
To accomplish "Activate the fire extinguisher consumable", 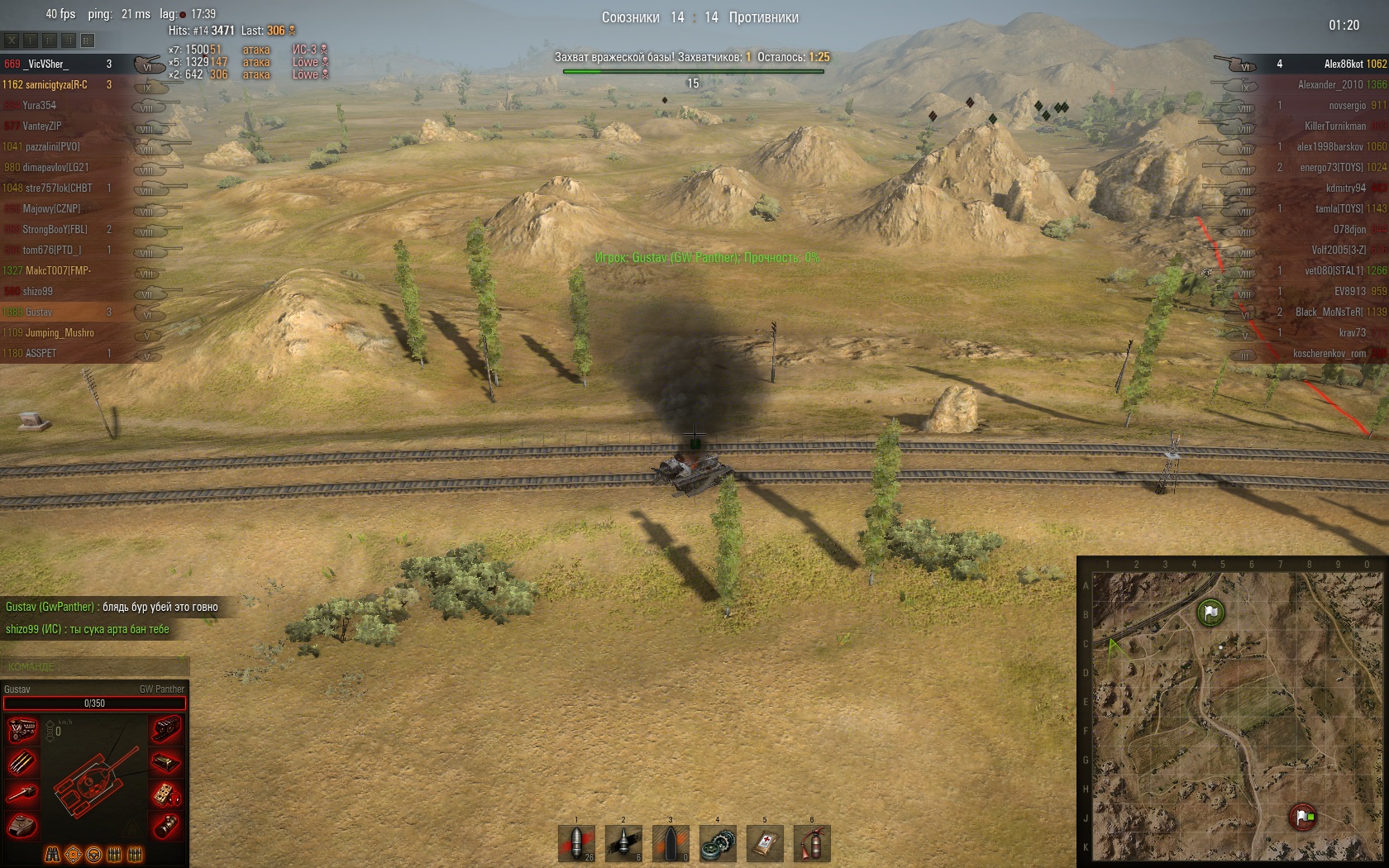I will 812,843.
